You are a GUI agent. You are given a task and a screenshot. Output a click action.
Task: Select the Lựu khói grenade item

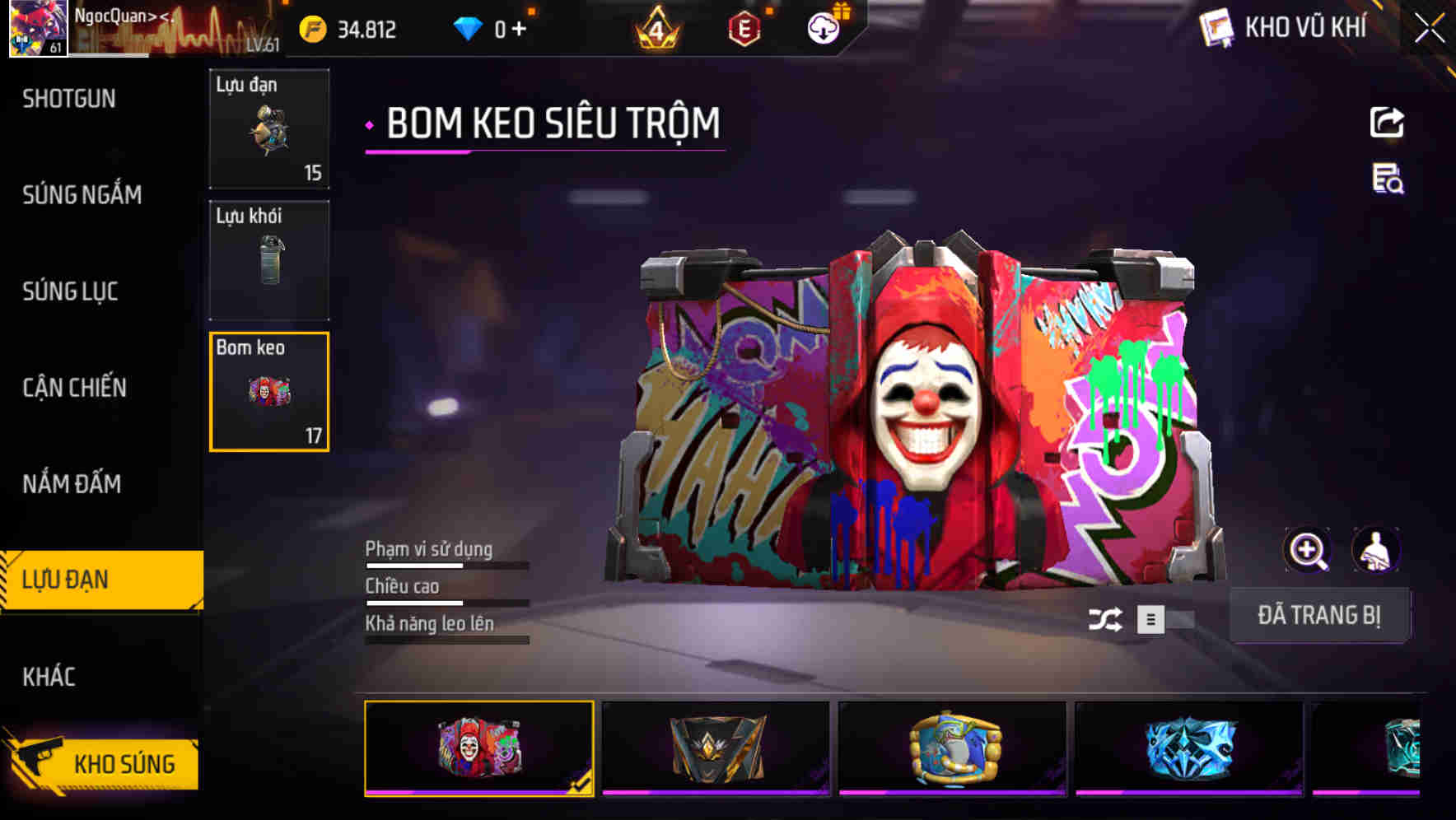pos(268,259)
